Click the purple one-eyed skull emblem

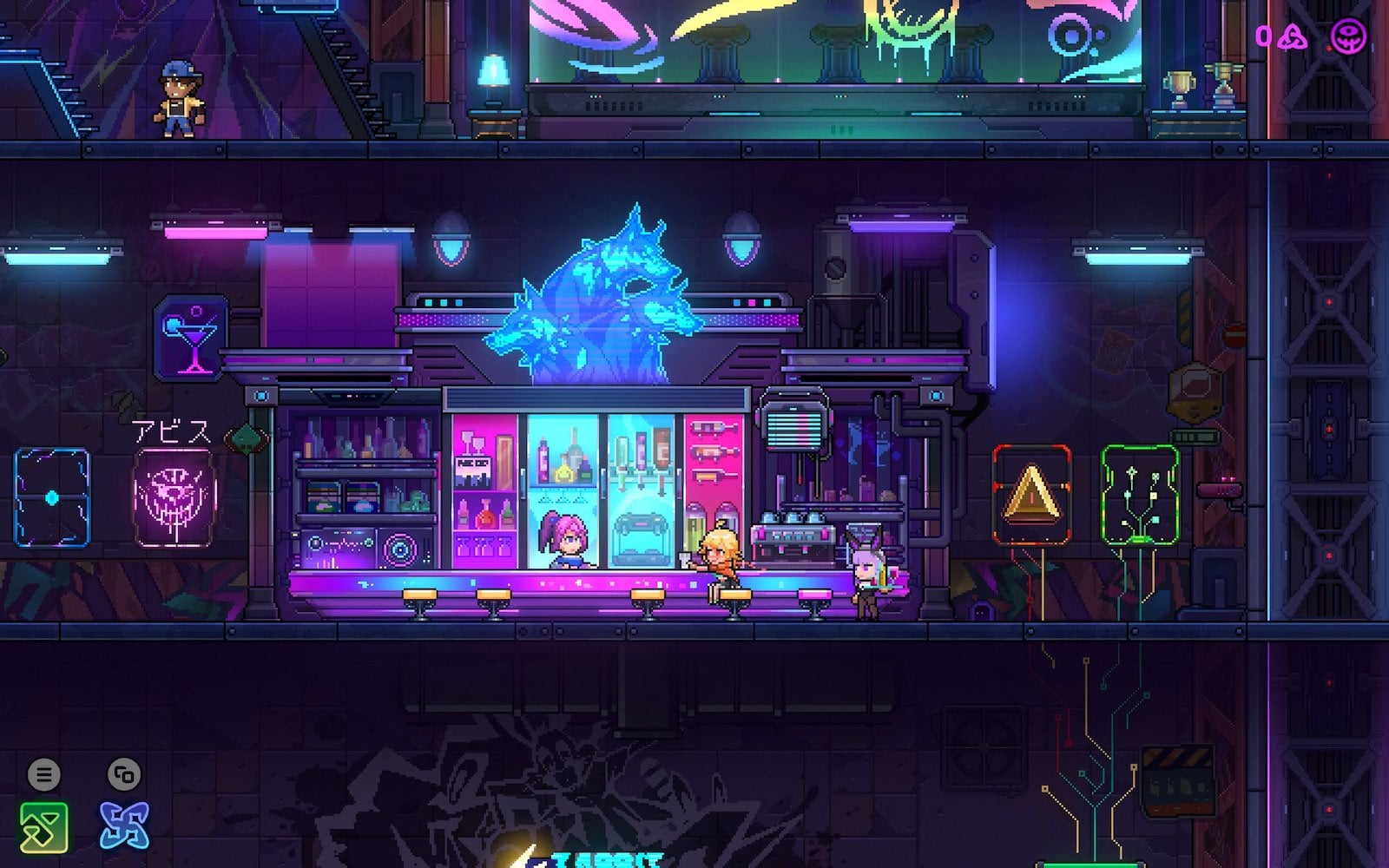[1349, 36]
